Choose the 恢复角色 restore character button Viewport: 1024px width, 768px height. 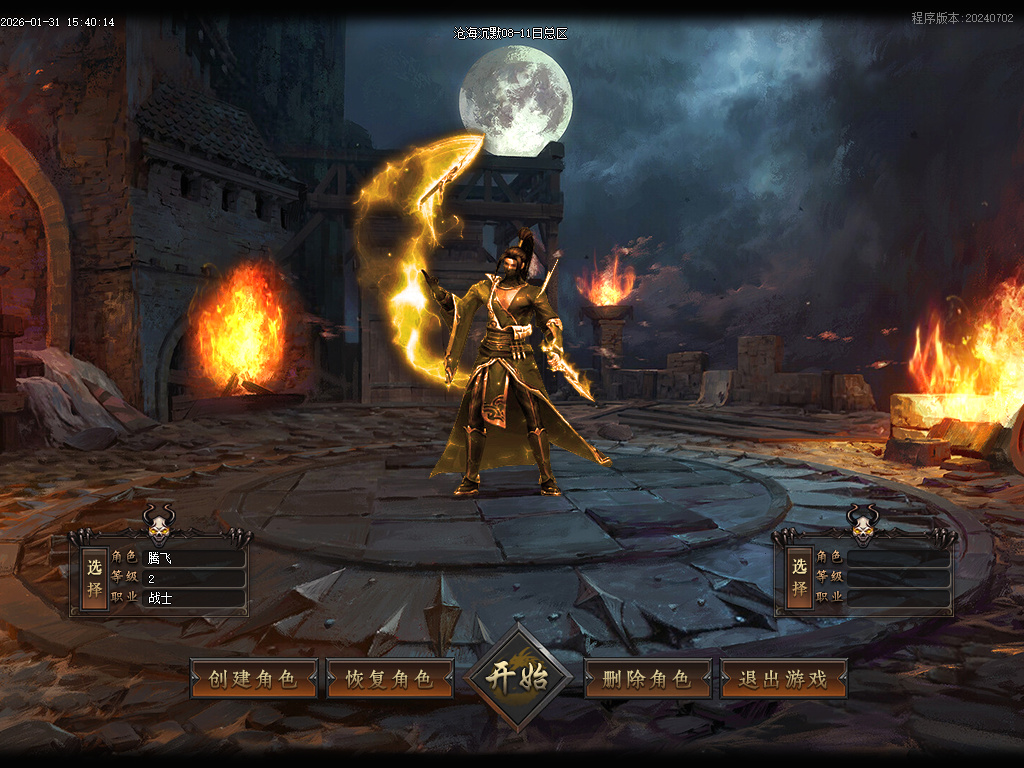[389, 678]
